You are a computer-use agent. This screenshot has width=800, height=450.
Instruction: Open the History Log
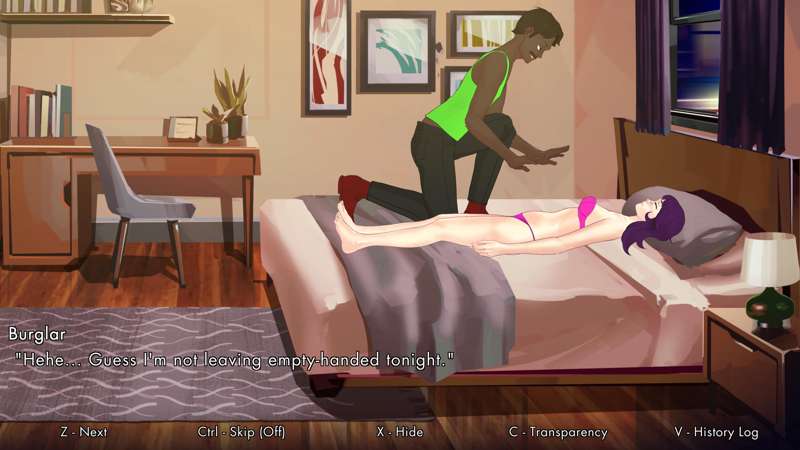tap(716, 432)
